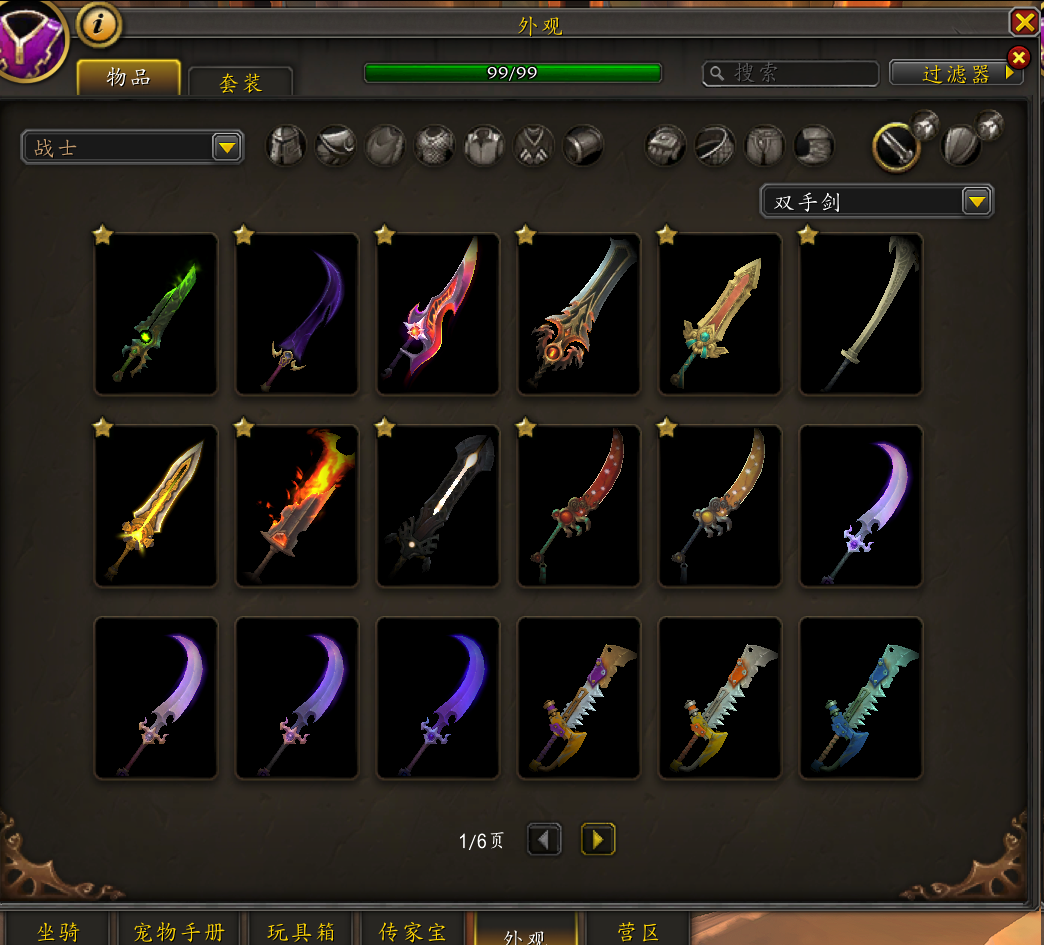Select the green glowing fel sword appearance
Viewport: 1044px width, 945px height.
pyautogui.click(x=156, y=314)
